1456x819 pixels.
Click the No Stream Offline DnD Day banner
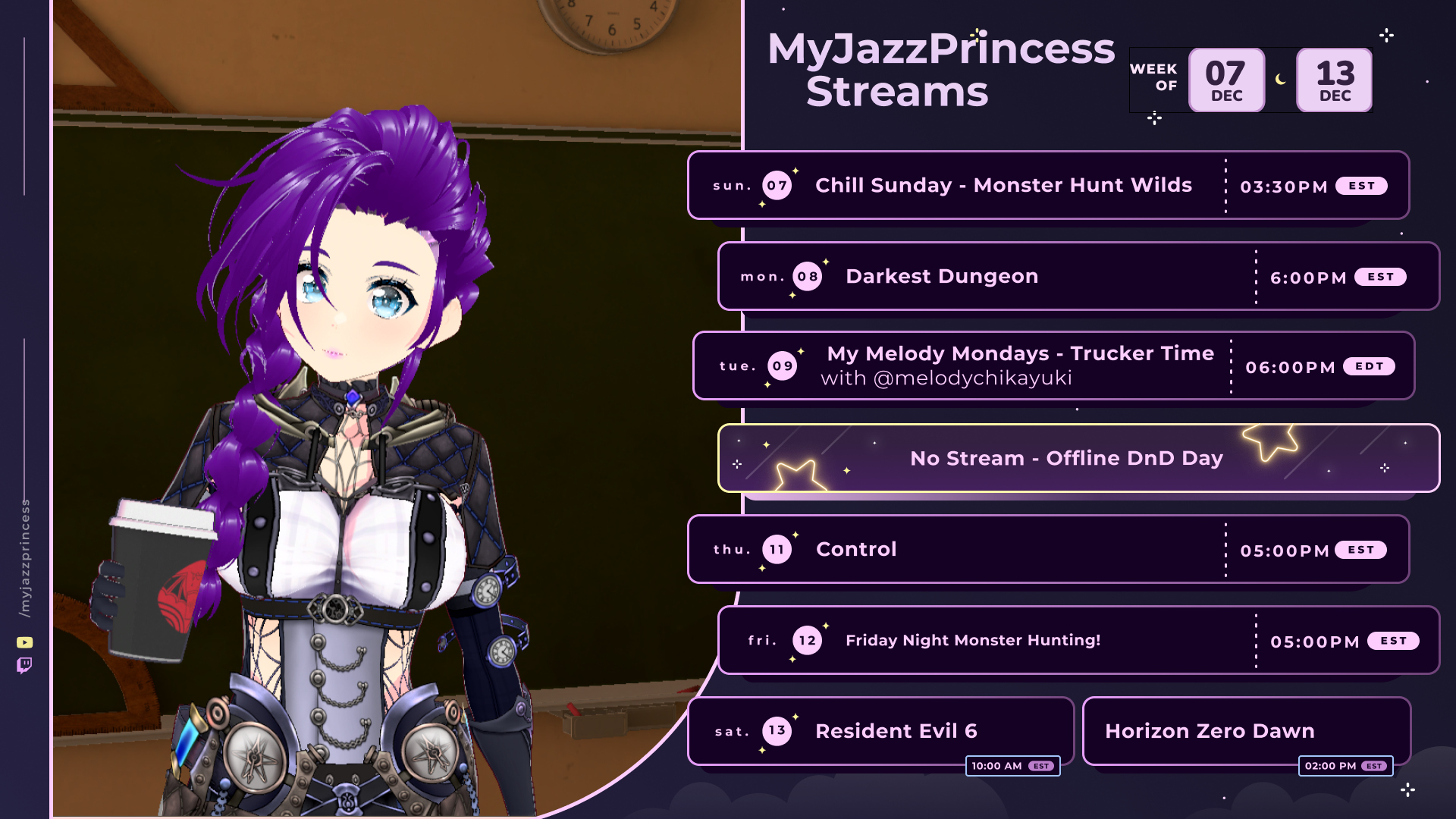click(x=1066, y=459)
